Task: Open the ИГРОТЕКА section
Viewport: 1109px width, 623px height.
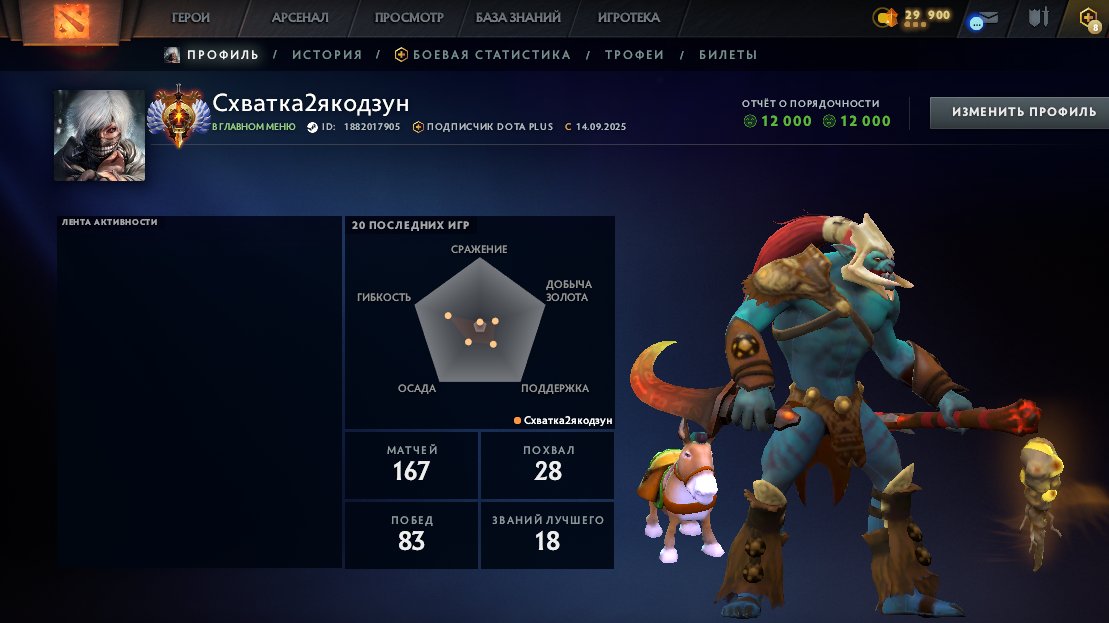Action: point(628,17)
